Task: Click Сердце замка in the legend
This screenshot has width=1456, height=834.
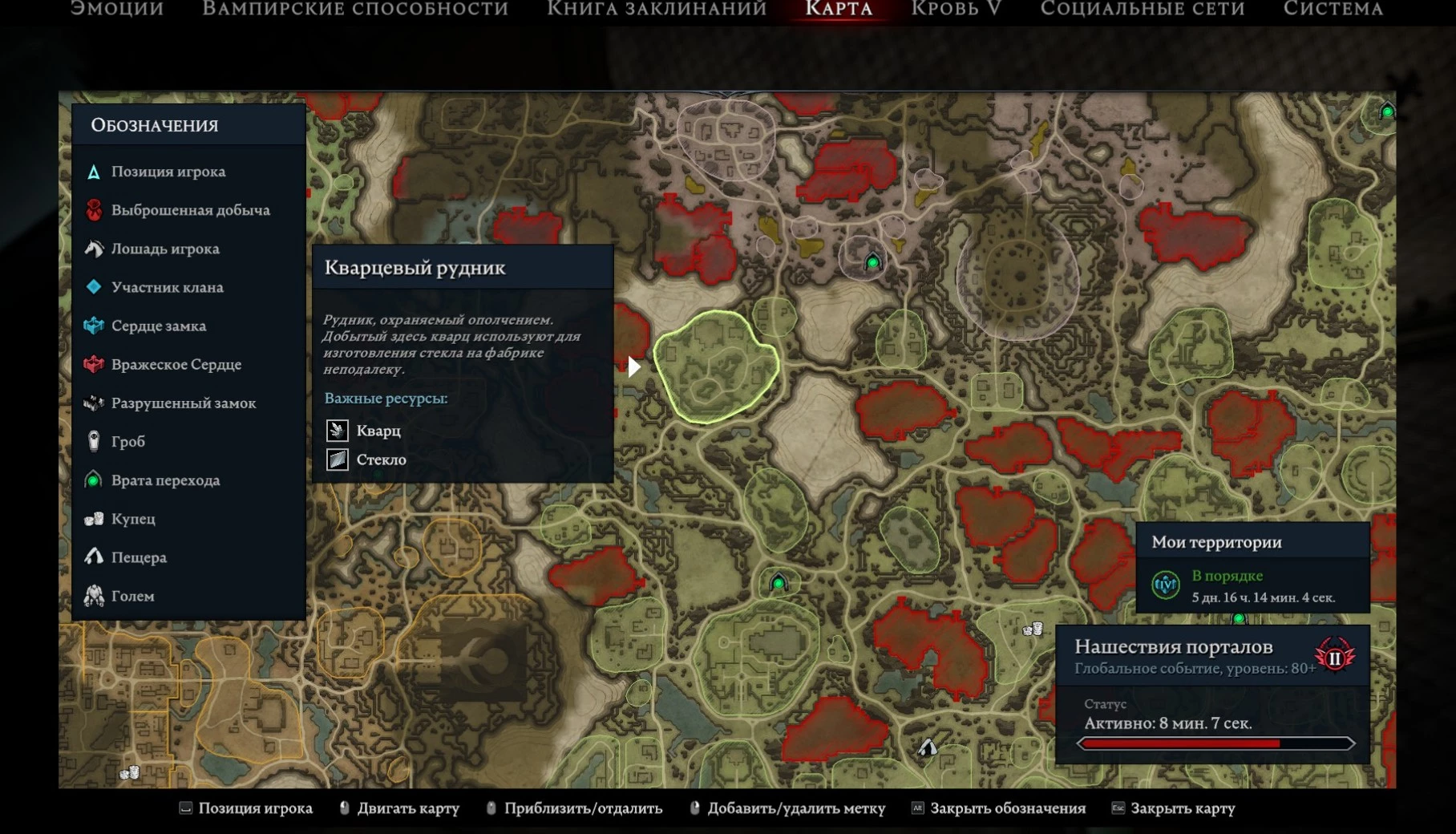Action: coord(158,326)
